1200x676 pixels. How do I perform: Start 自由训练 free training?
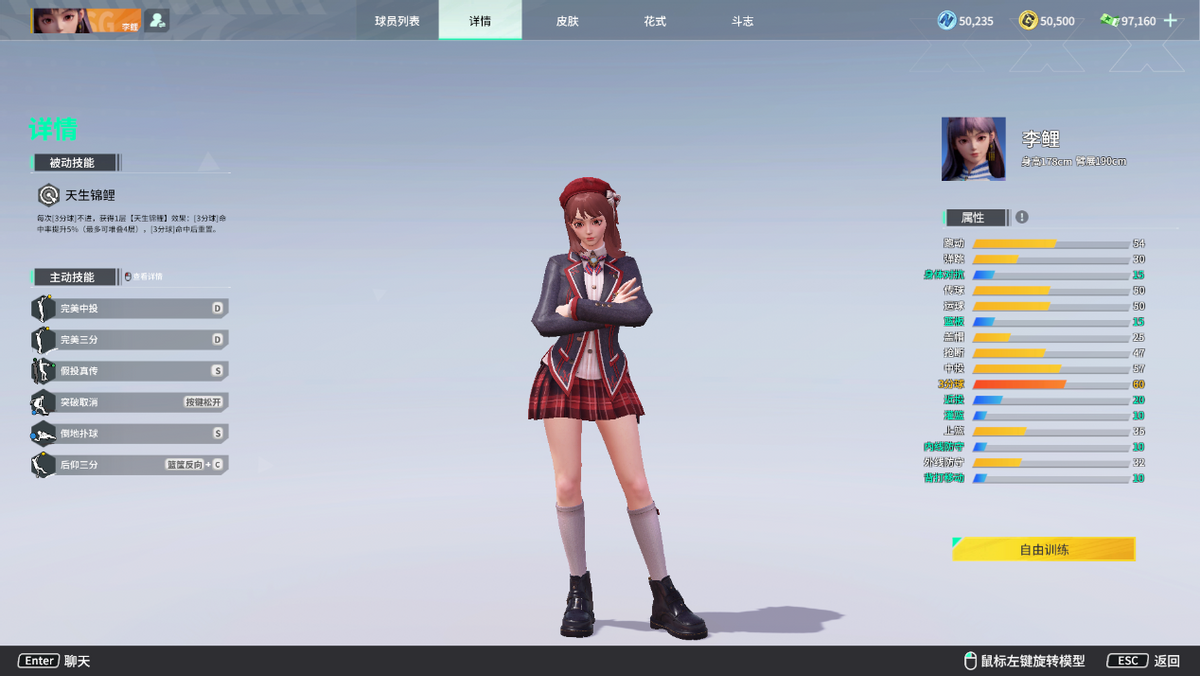click(1043, 549)
